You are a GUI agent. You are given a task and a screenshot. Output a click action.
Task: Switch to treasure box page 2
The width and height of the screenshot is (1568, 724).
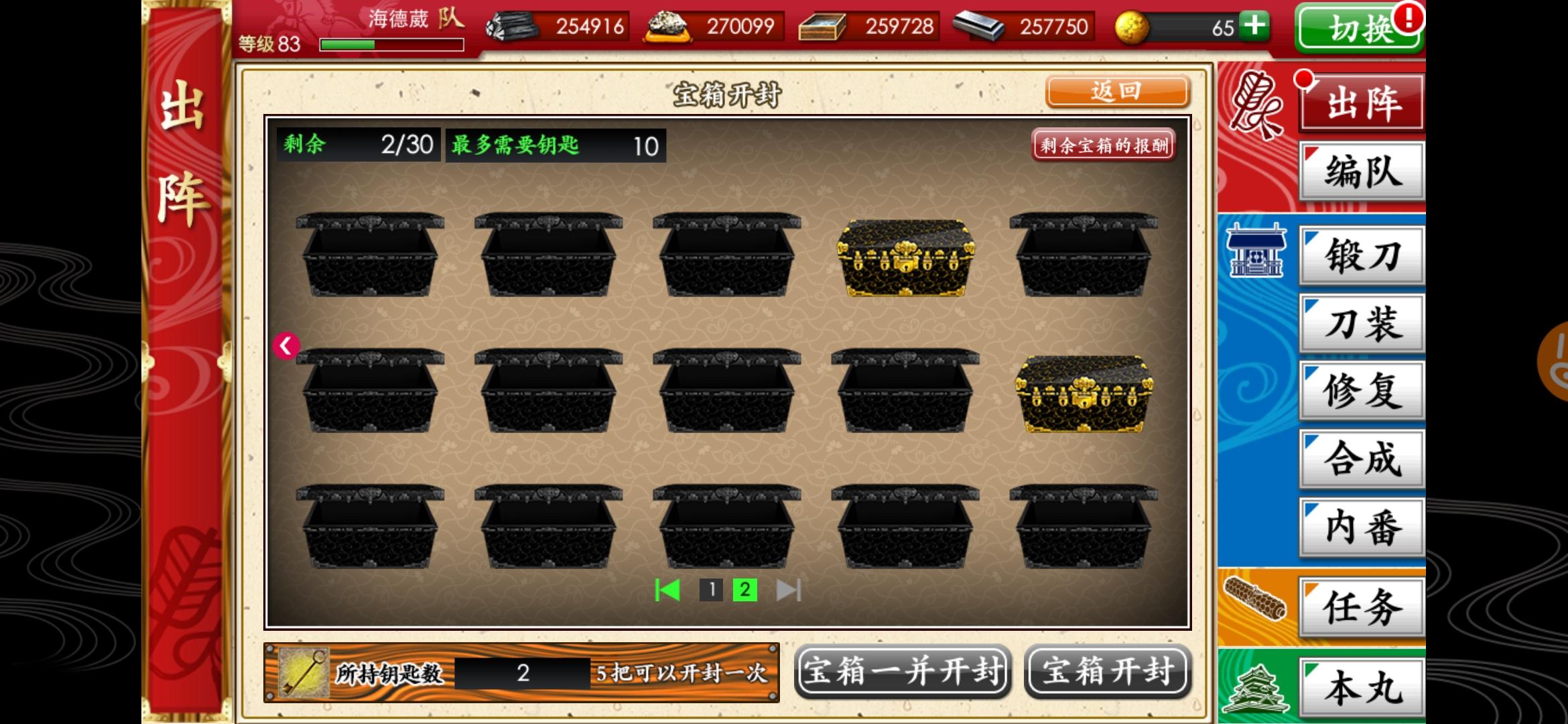click(x=744, y=591)
